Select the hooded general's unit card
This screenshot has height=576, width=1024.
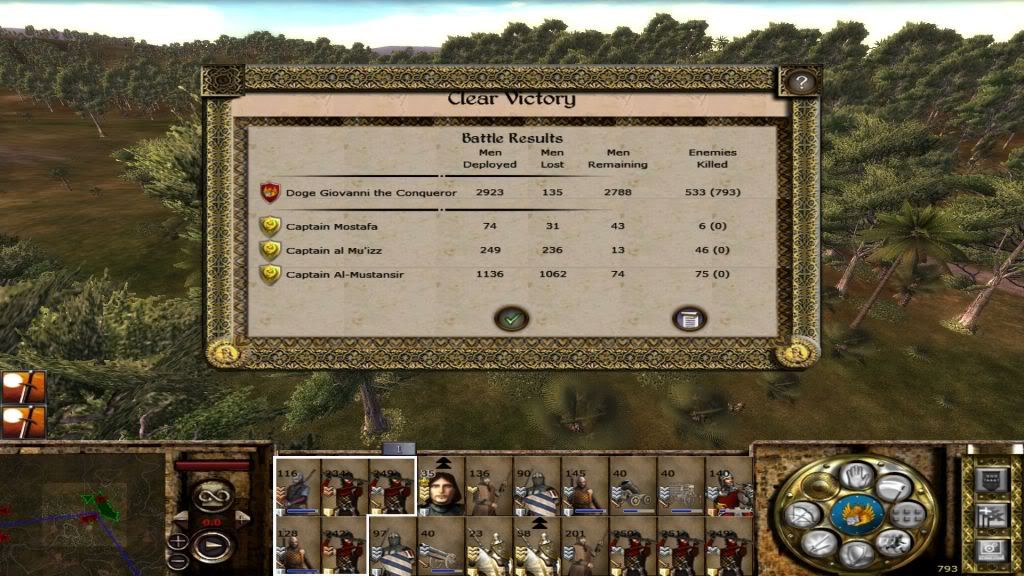tap(441, 487)
